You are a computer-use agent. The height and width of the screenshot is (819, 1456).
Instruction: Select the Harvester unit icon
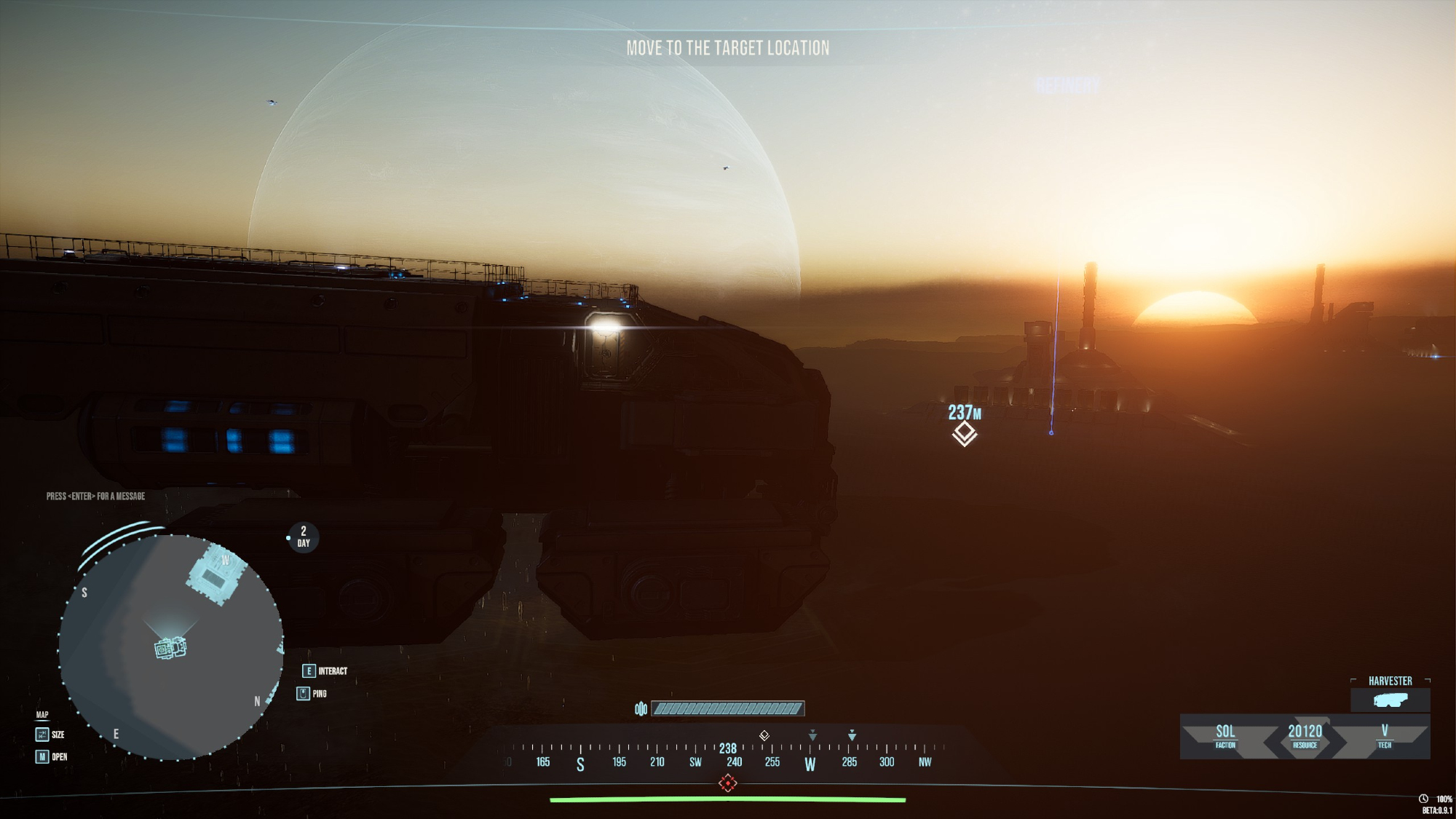point(1390,700)
